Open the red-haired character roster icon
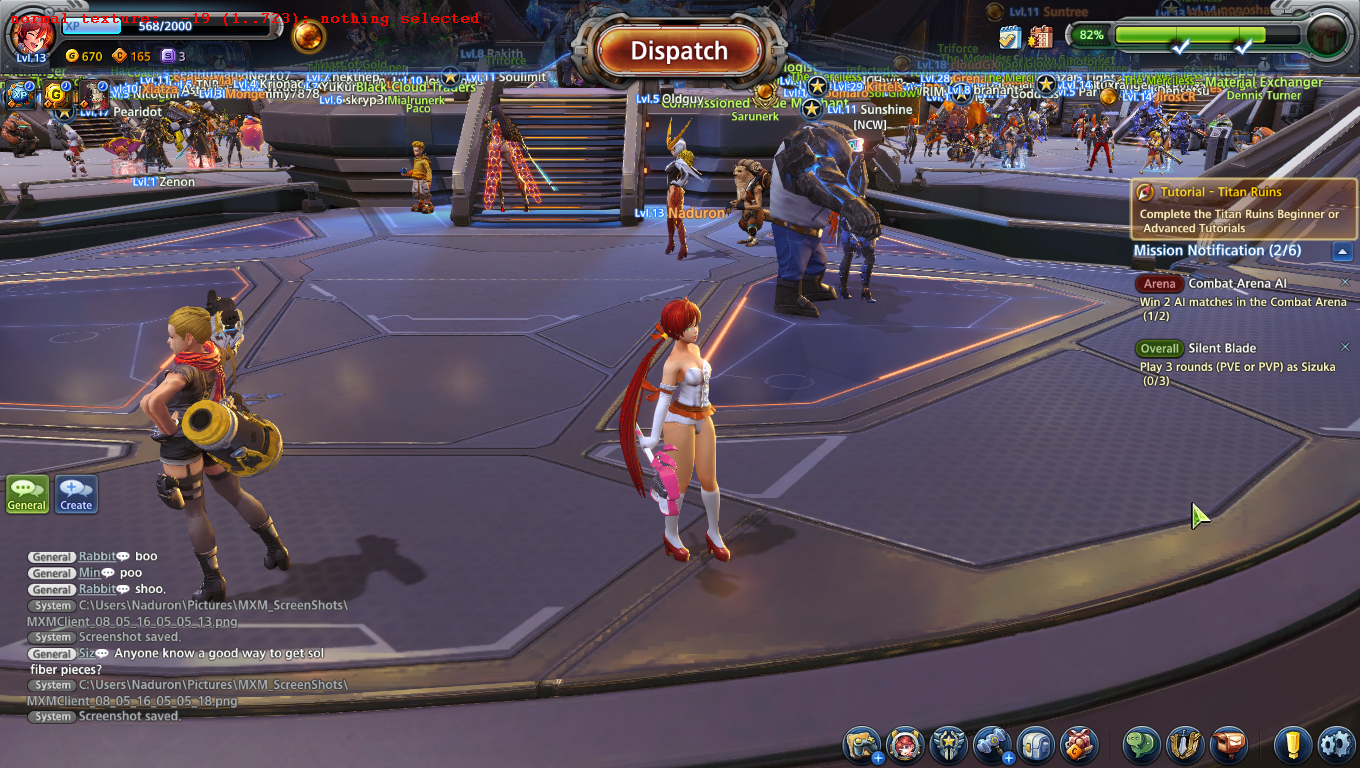Viewport: 1360px width, 768px height. [x=905, y=745]
